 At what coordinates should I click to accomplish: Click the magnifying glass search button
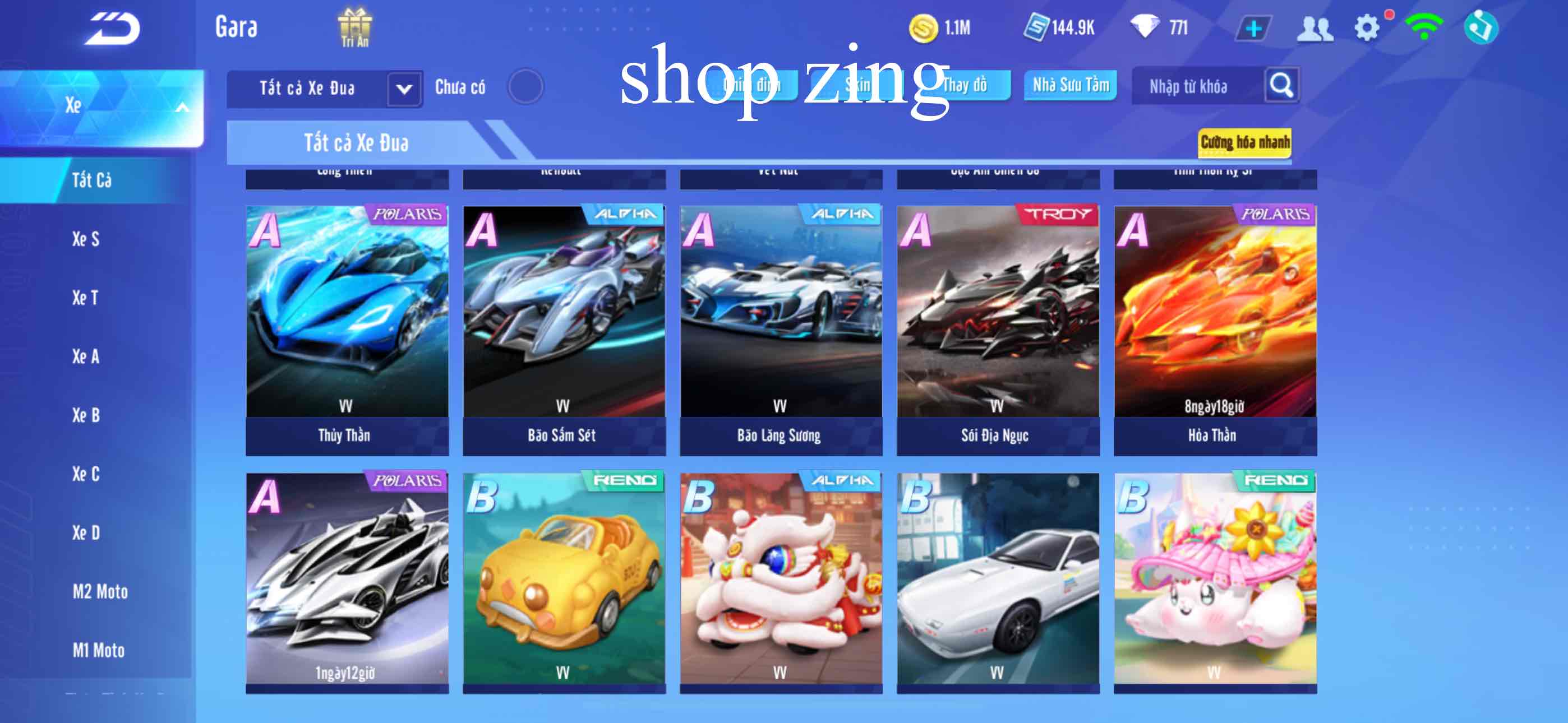tap(1281, 86)
